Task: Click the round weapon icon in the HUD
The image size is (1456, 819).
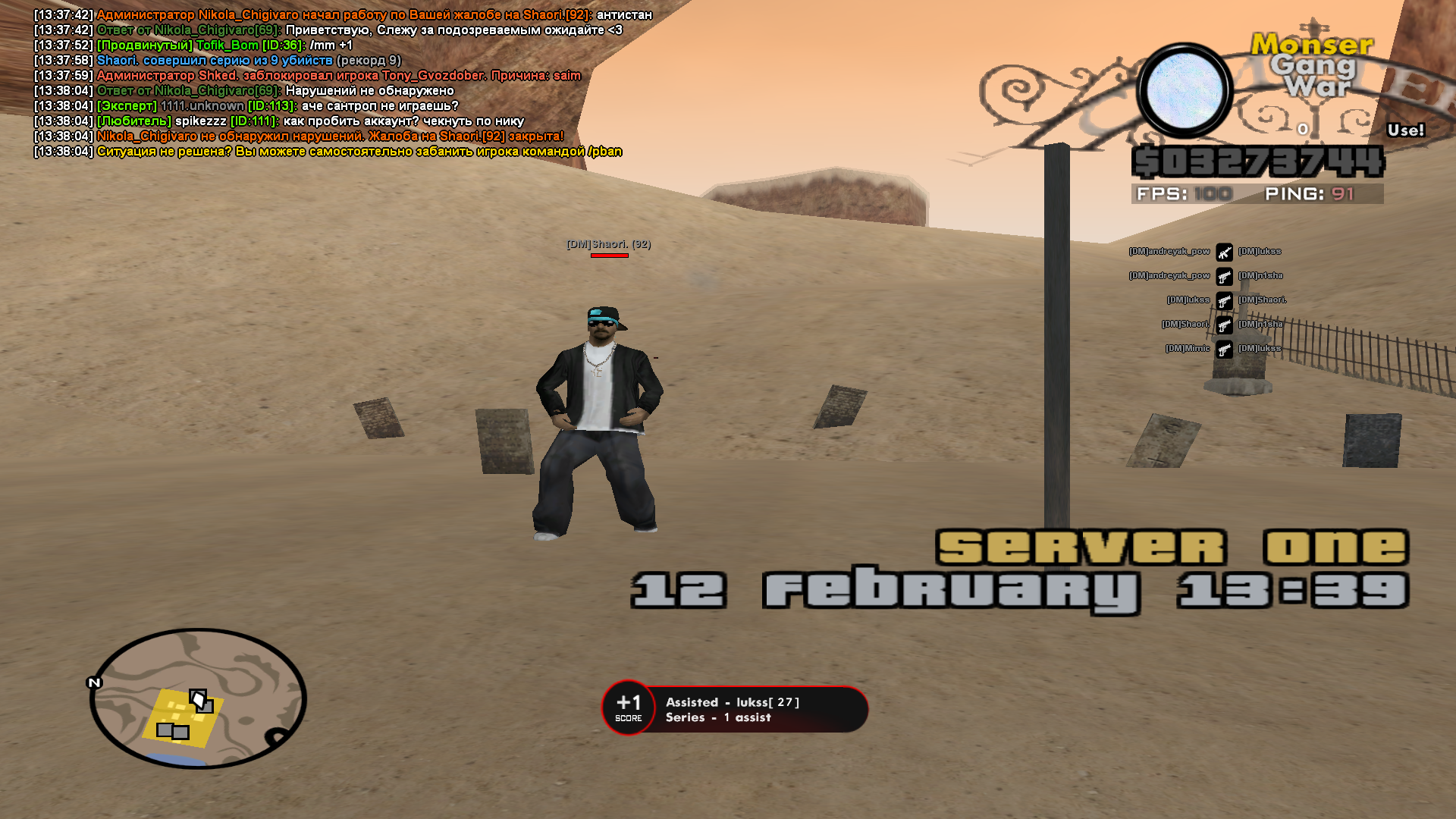Action: 1185,90
